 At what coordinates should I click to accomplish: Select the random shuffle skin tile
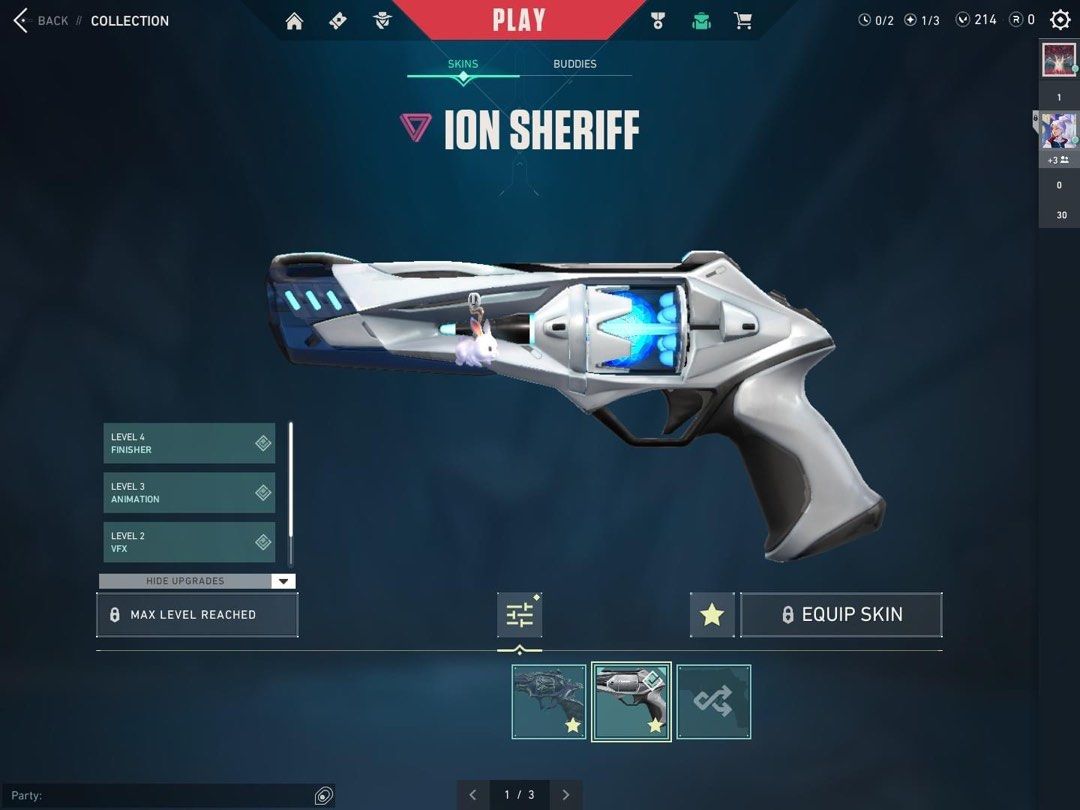(713, 702)
